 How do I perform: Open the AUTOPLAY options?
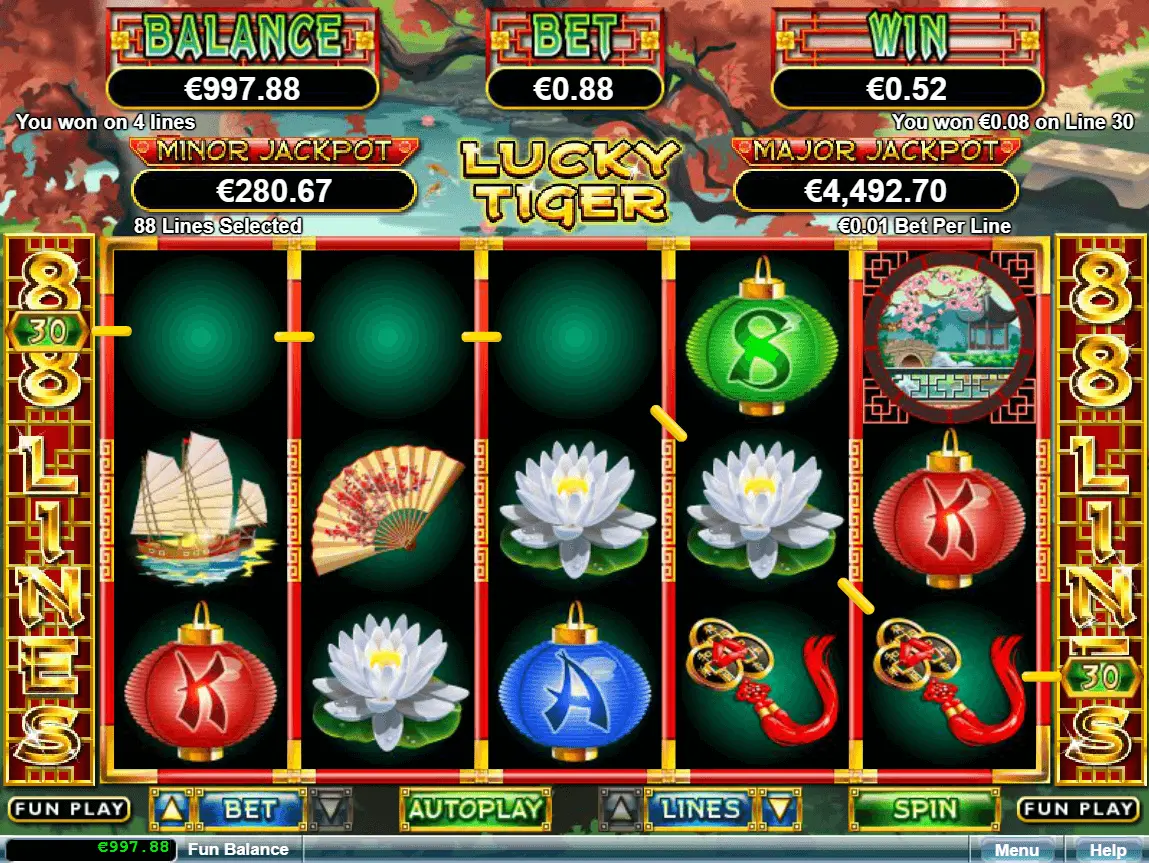475,809
